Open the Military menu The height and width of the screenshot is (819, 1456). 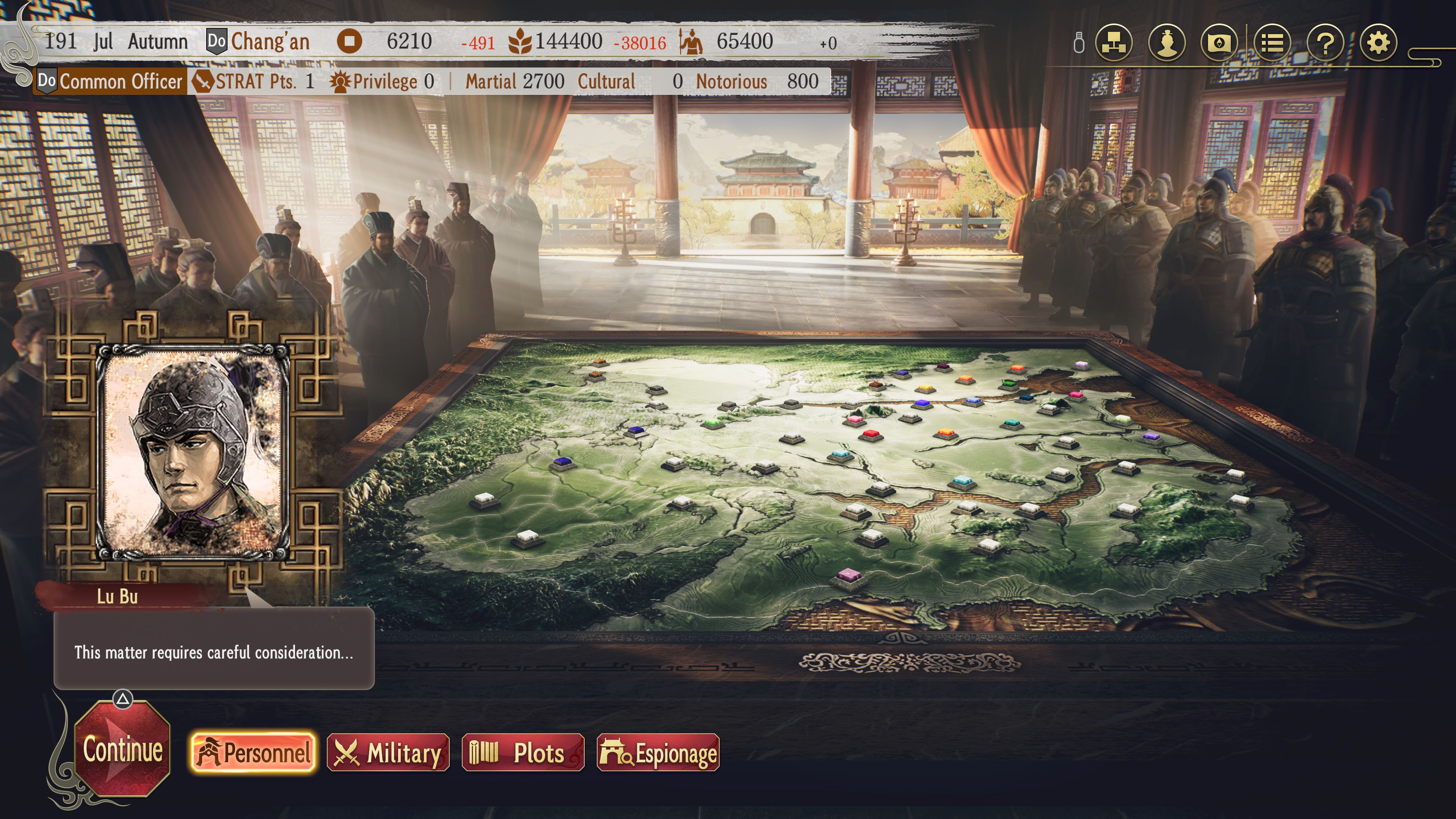[389, 752]
